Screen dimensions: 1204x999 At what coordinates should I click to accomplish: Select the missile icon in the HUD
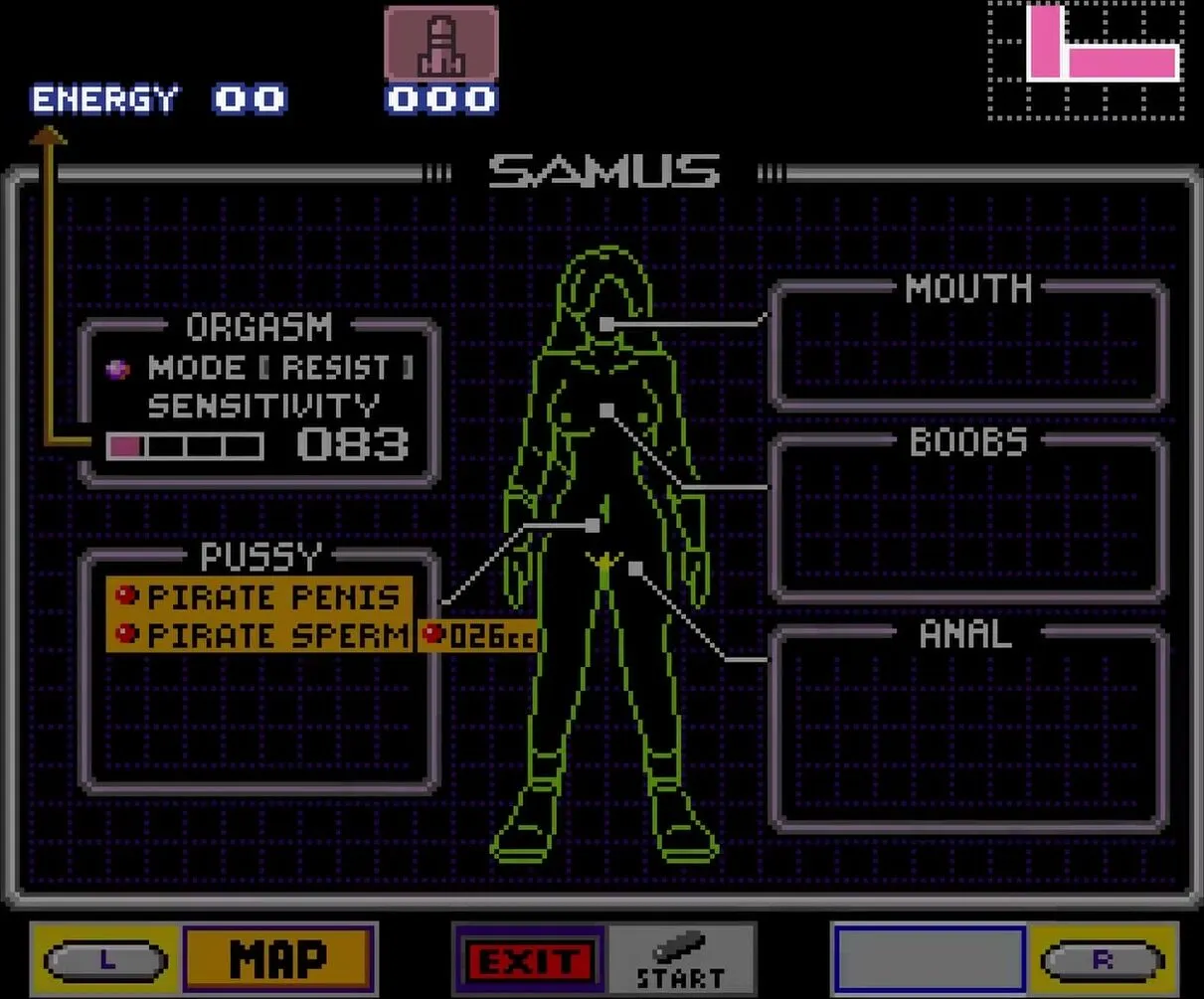(441, 45)
